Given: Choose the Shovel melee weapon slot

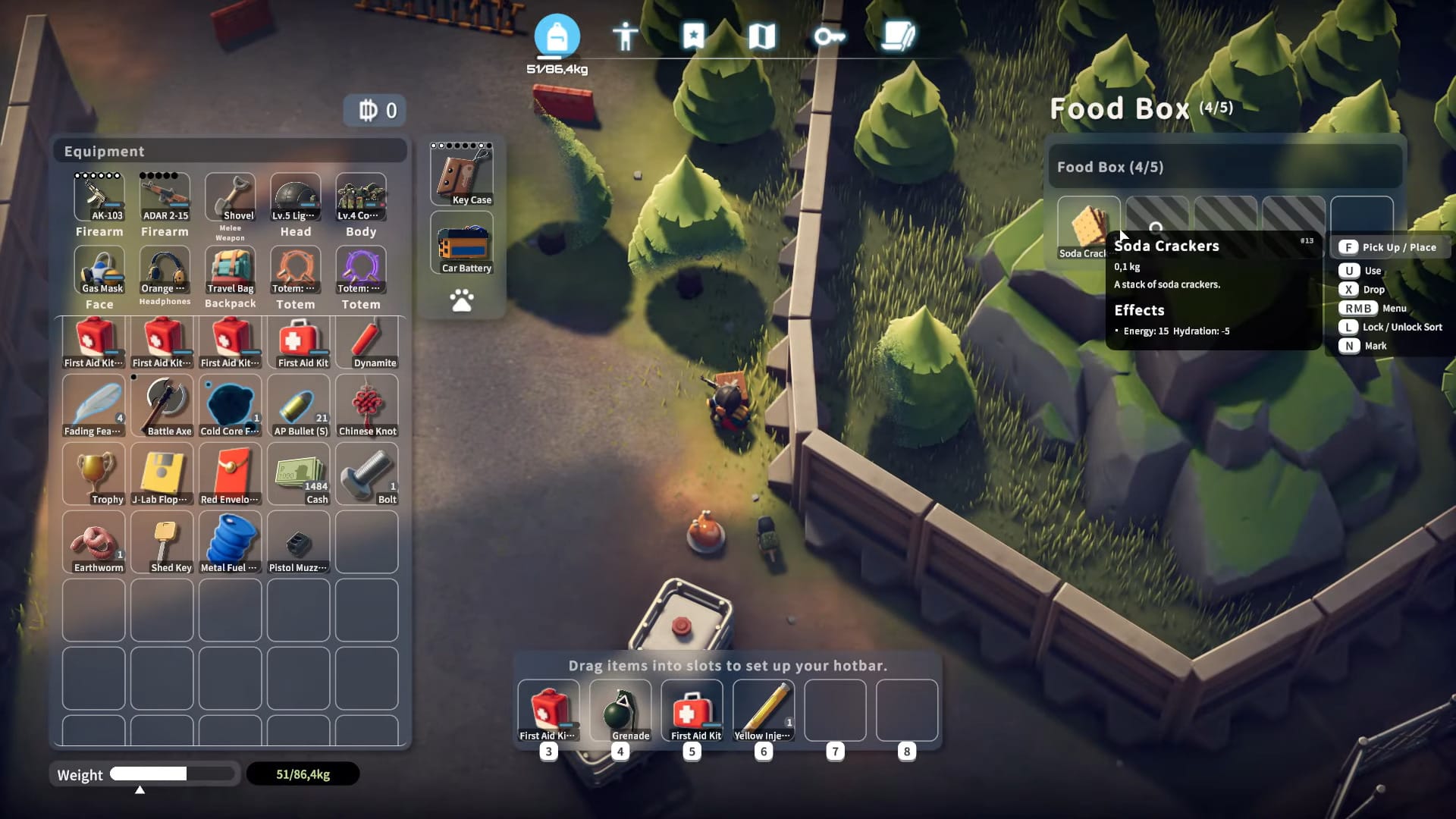Looking at the screenshot, I should (230, 197).
